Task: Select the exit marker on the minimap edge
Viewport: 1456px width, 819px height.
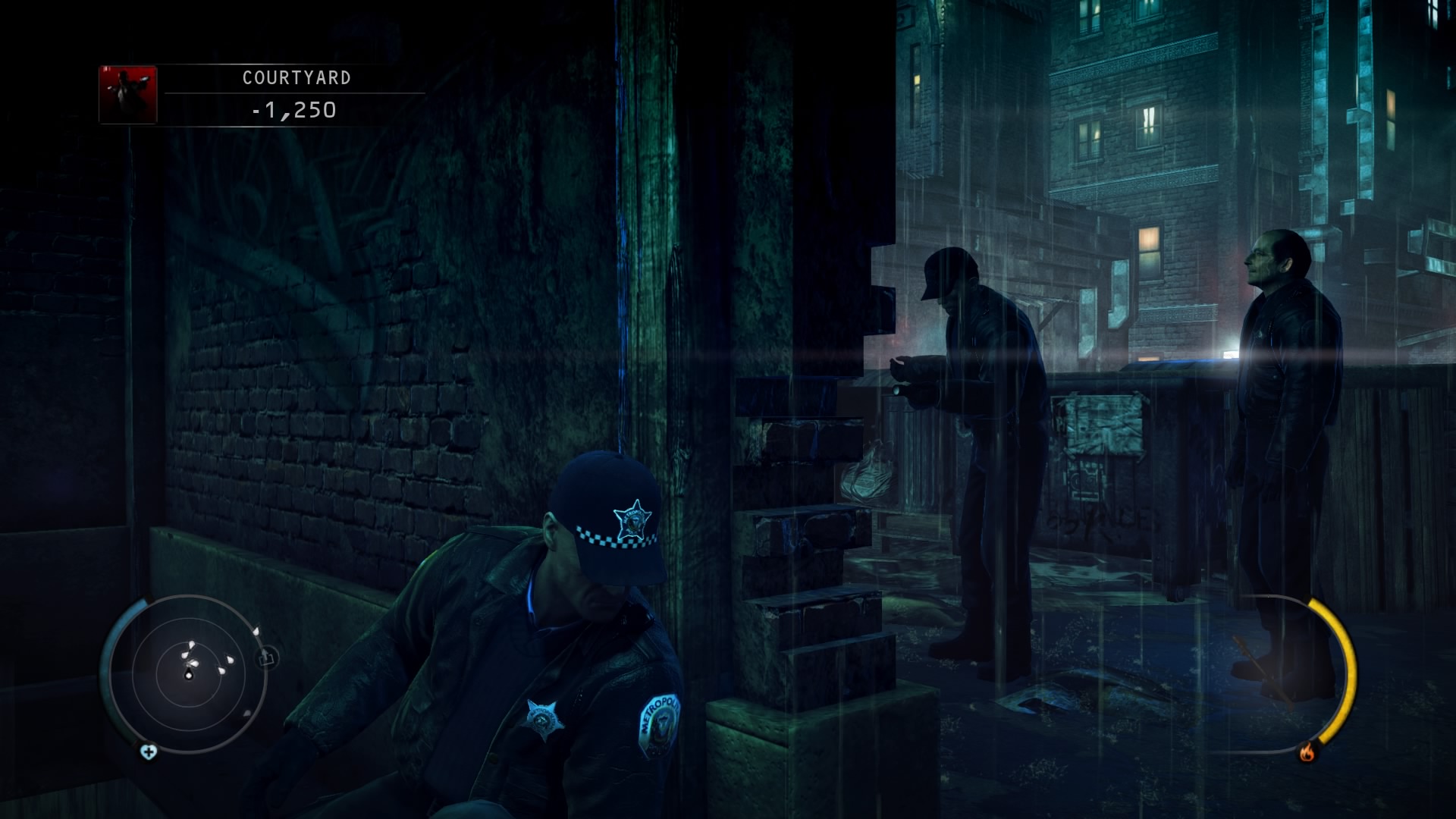Action: [268, 657]
